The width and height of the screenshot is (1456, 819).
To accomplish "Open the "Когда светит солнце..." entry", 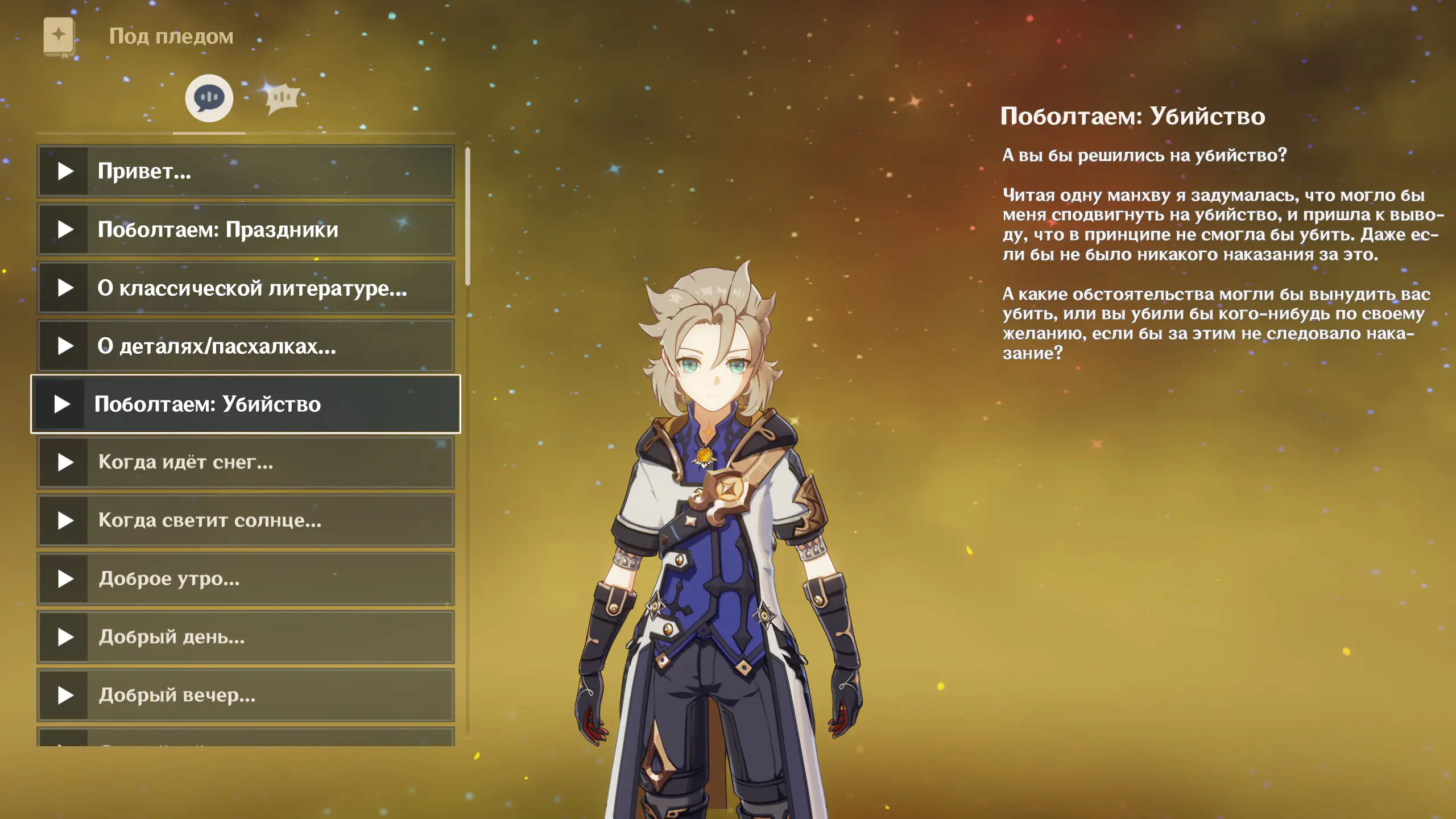I will point(246,520).
